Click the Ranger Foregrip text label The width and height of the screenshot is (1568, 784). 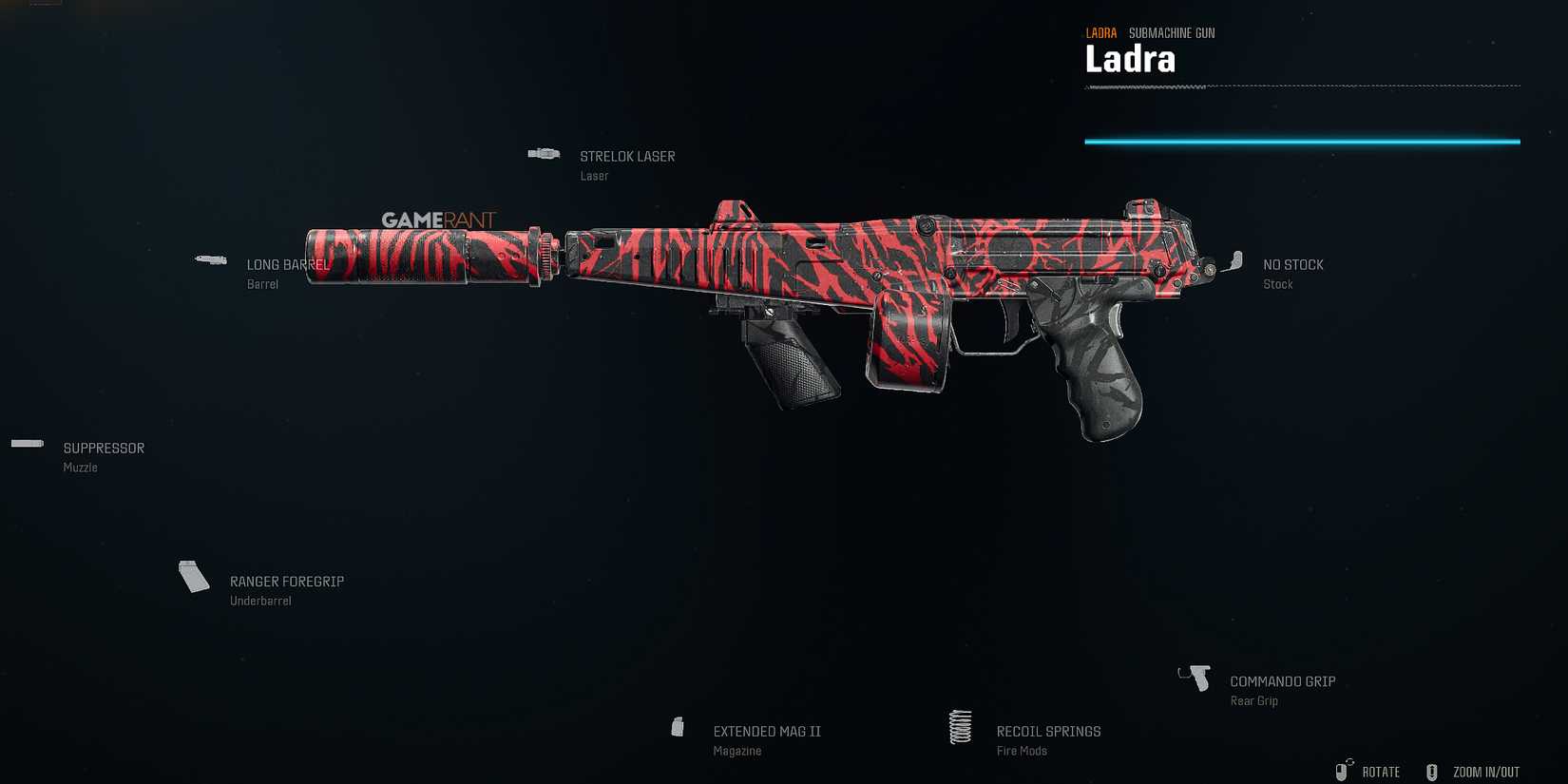[287, 581]
